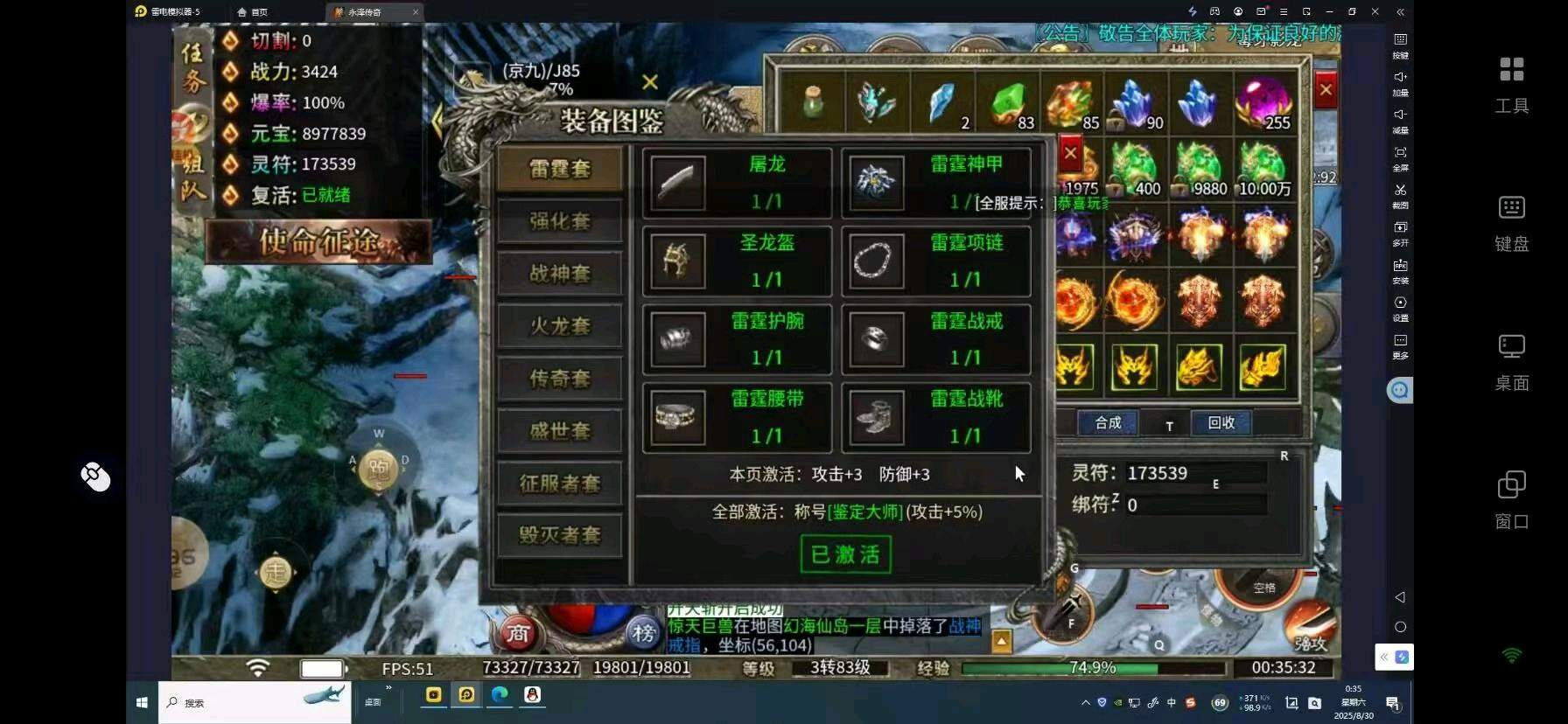Switch to 征服者套 tab
Screen dimensions: 1568x724
click(560, 483)
